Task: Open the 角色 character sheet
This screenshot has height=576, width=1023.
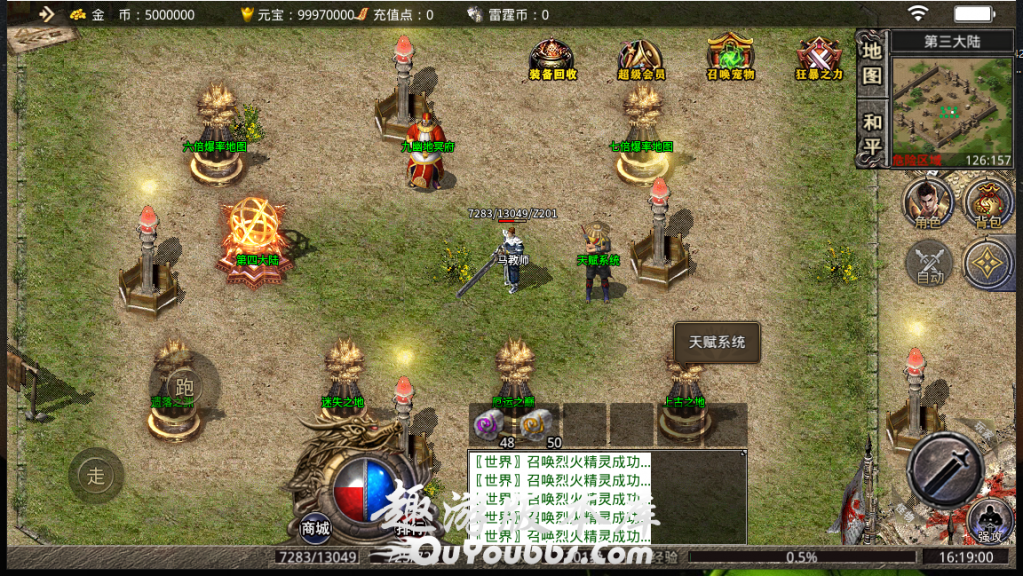Action: coord(928,203)
